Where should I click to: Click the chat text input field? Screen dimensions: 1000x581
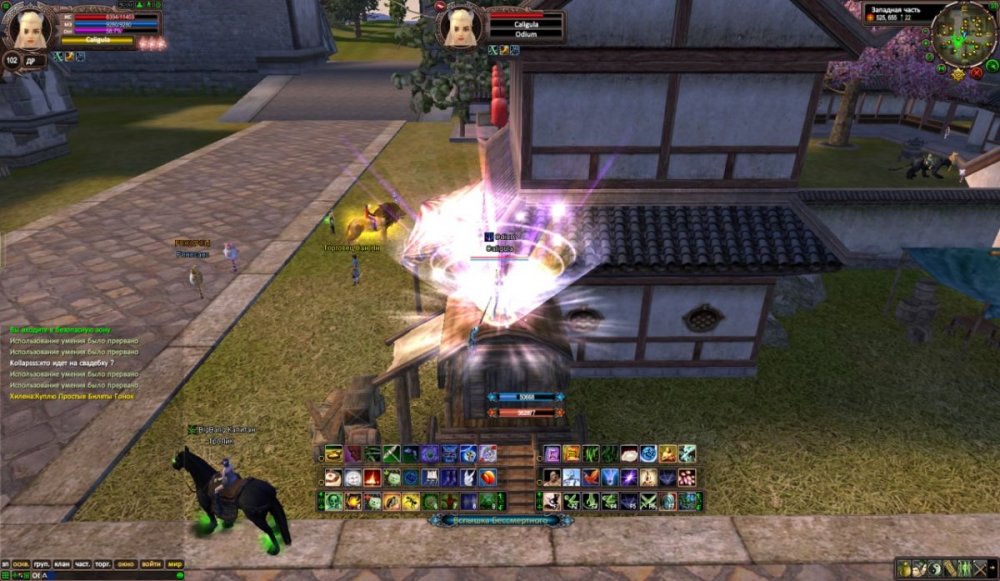tap(100, 576)
